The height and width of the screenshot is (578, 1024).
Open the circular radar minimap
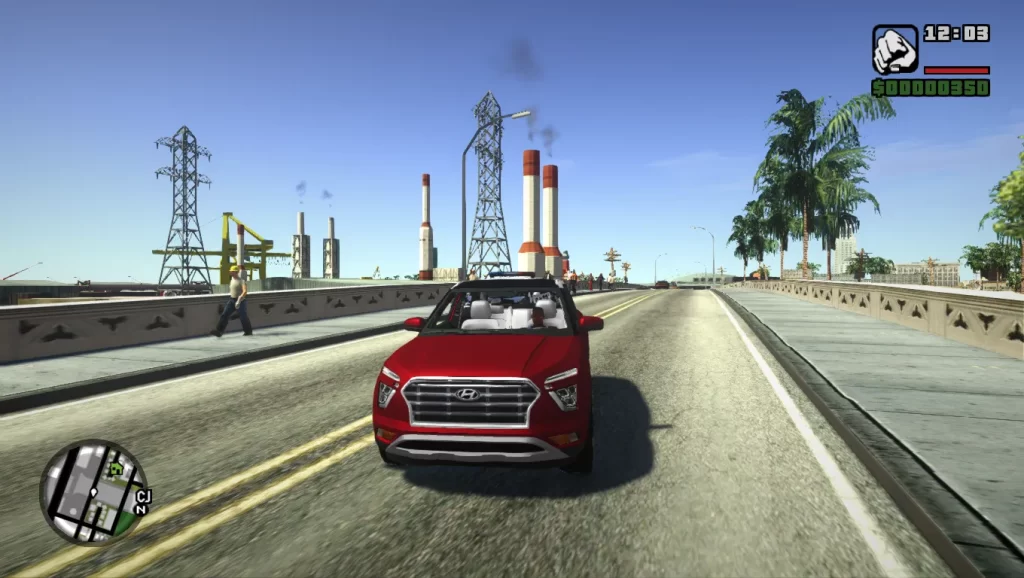pyautogui.click(x=93, y=492)
